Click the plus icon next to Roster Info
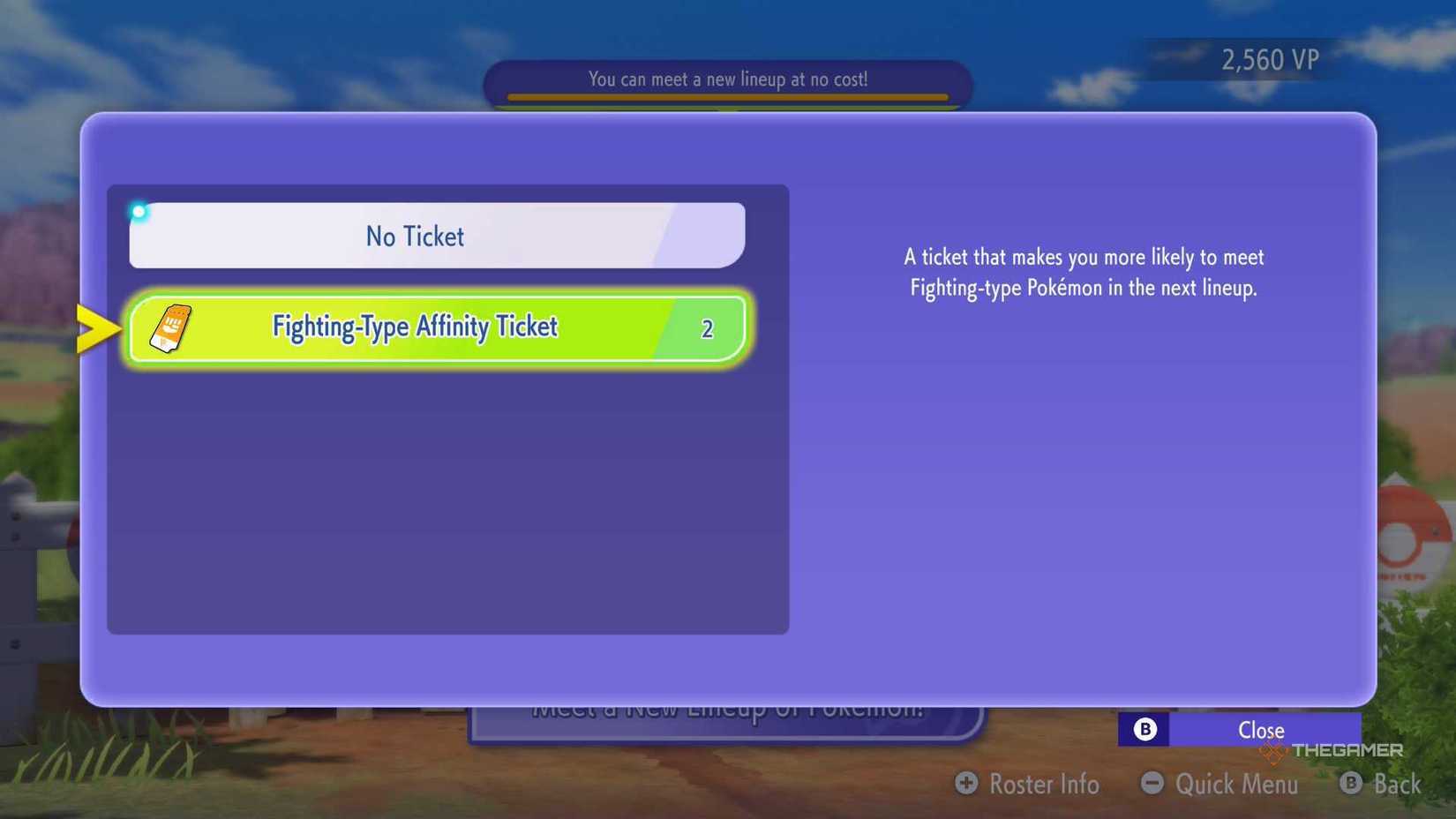Image resolution: width=1456 pixels, height=819 pixels. (965, 784)
